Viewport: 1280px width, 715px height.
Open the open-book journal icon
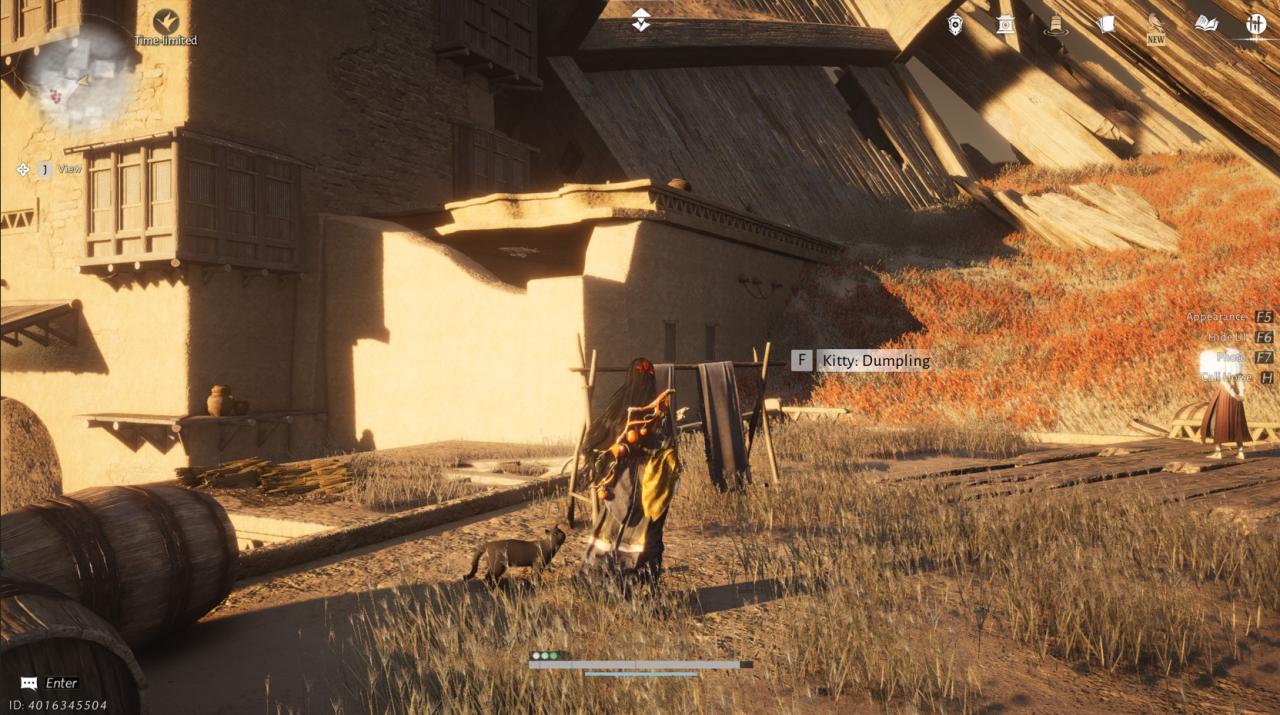tap(1206, 24)
